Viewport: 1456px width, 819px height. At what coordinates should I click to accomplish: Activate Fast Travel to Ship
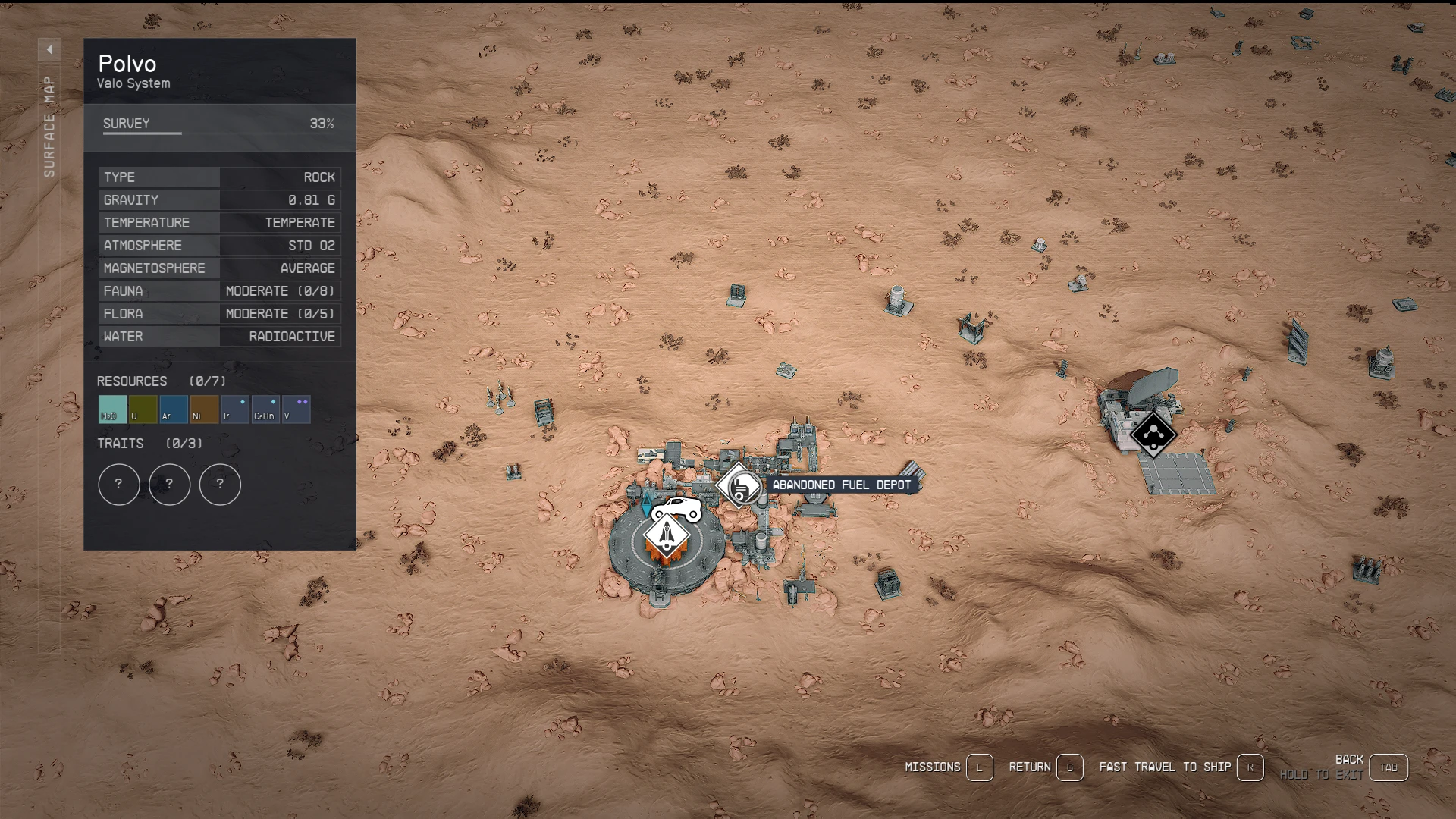tap(1250, 767)
